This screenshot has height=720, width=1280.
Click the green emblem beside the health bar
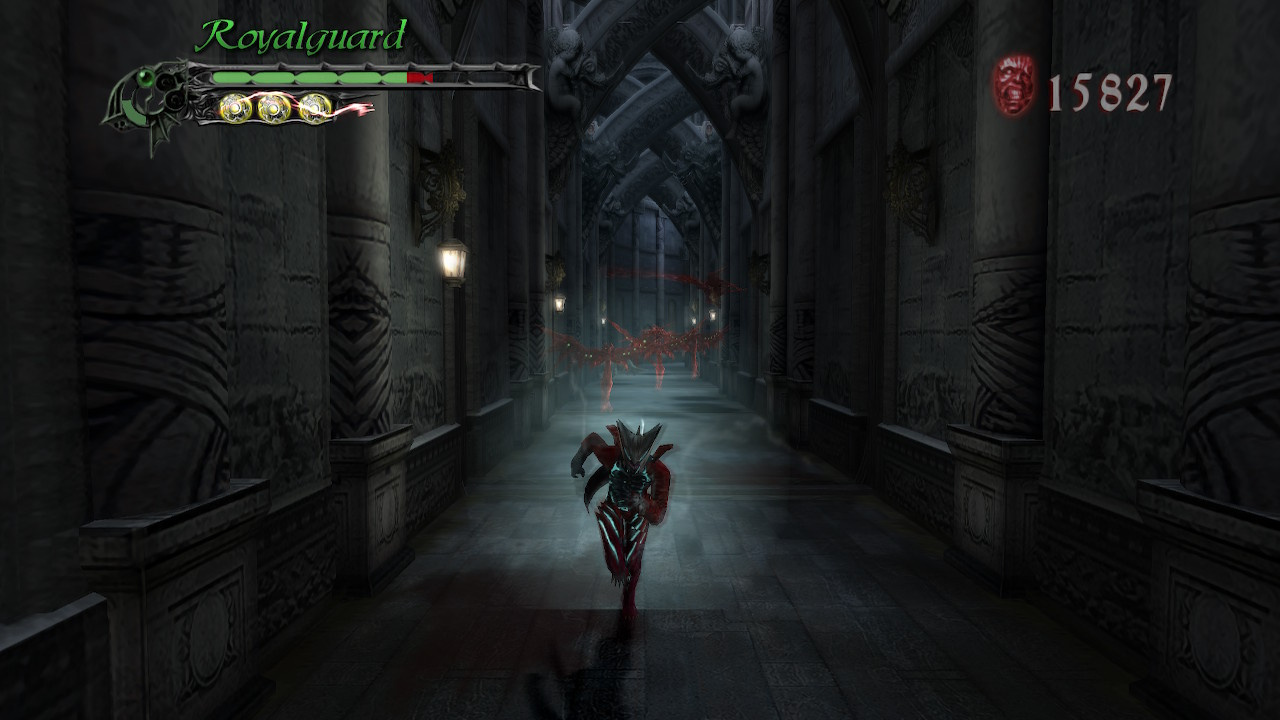(x=147, y=97)
